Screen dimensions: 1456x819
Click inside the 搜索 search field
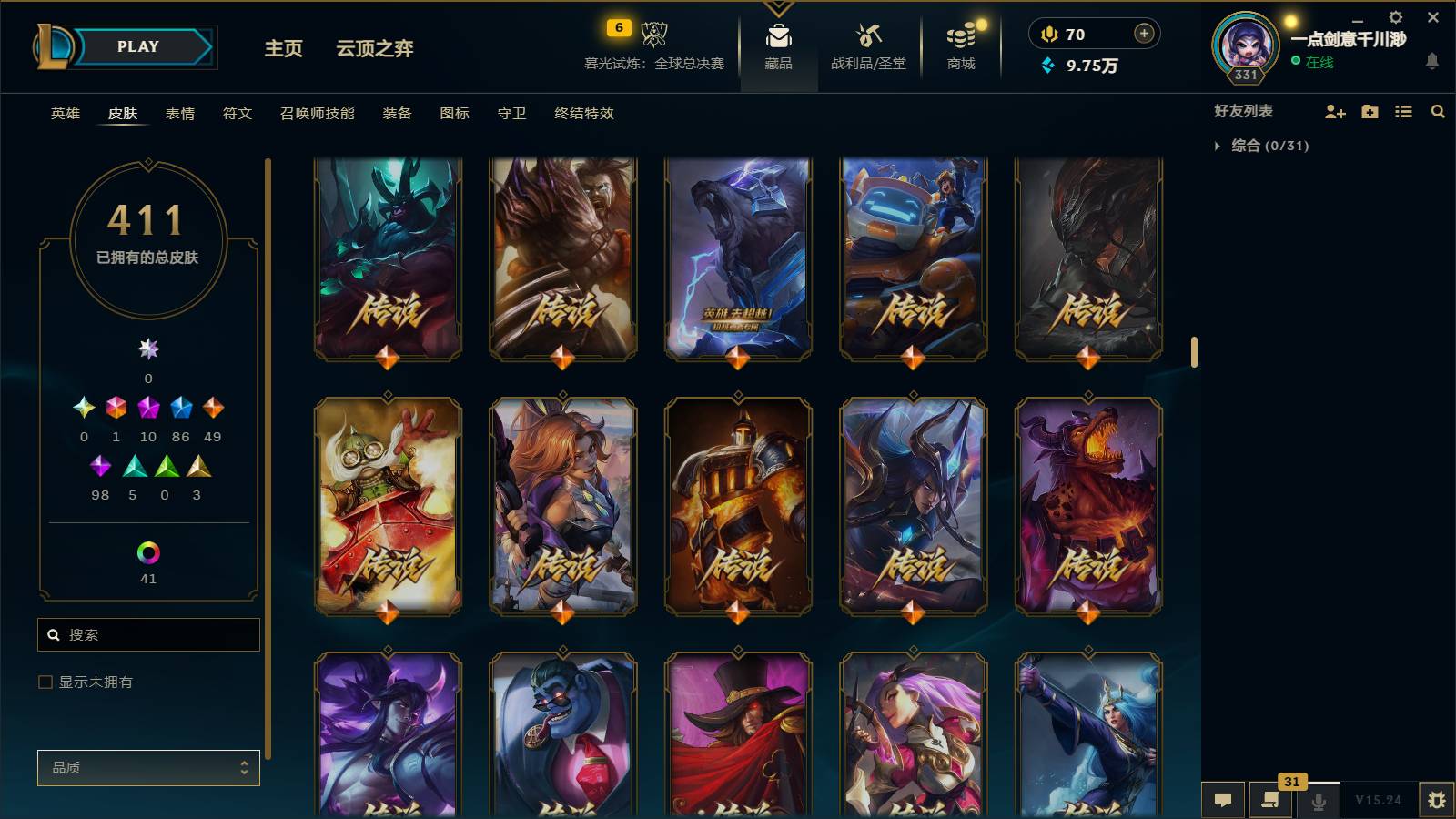coord(148,634)
